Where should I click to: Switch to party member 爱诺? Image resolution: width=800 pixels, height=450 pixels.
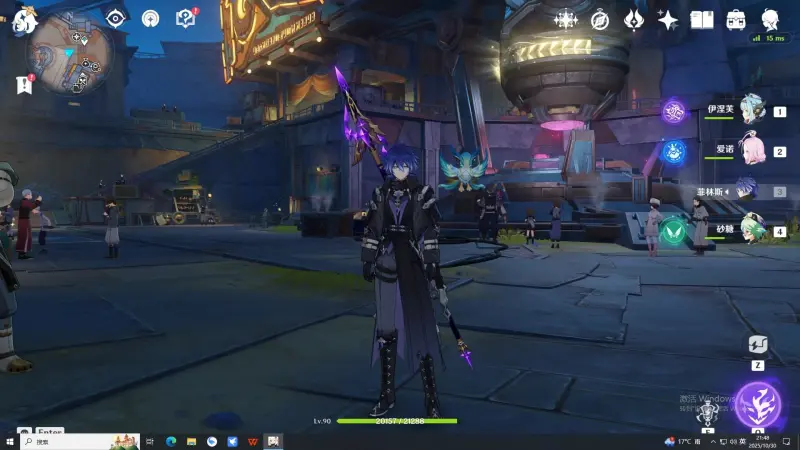click(751, 151)
